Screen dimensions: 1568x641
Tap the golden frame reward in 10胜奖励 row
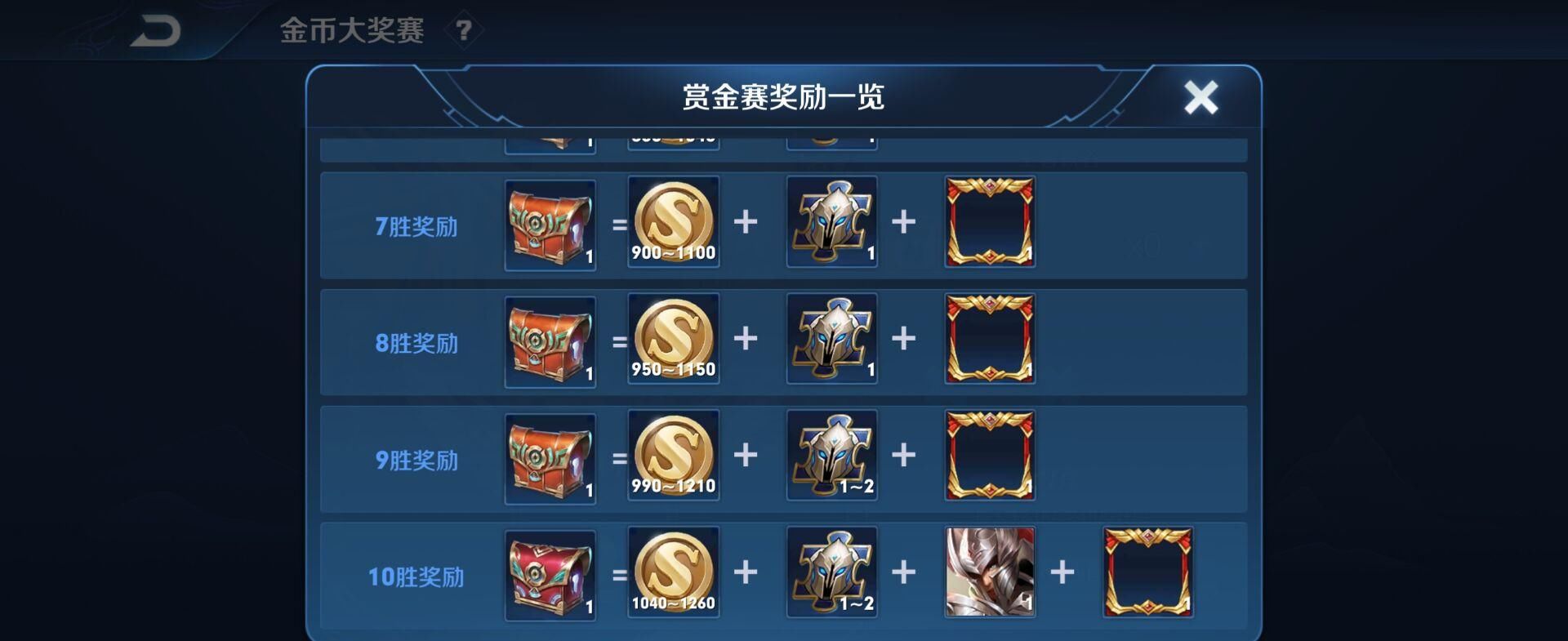(x=1147, y=573)
